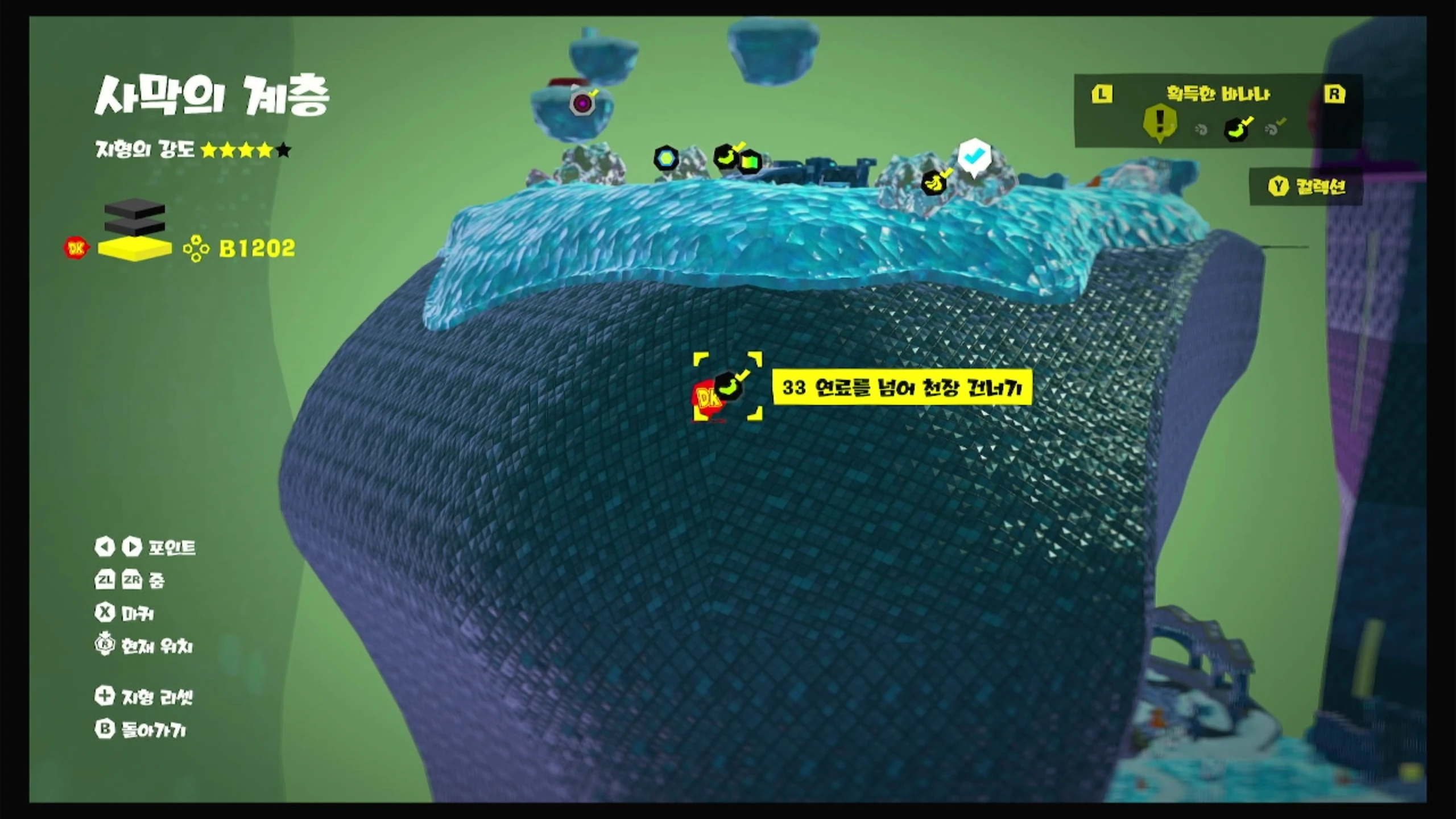Open the 컬렉션 collection panel
The width and height of the screenshot is (1456, 819).
1306,187
